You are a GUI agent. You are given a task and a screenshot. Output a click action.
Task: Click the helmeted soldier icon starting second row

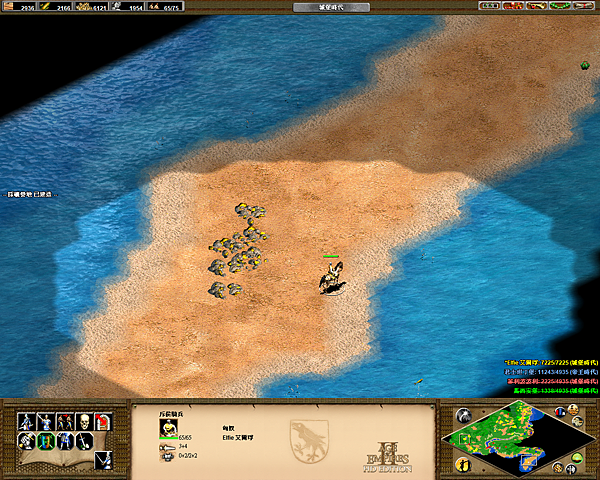27,440
